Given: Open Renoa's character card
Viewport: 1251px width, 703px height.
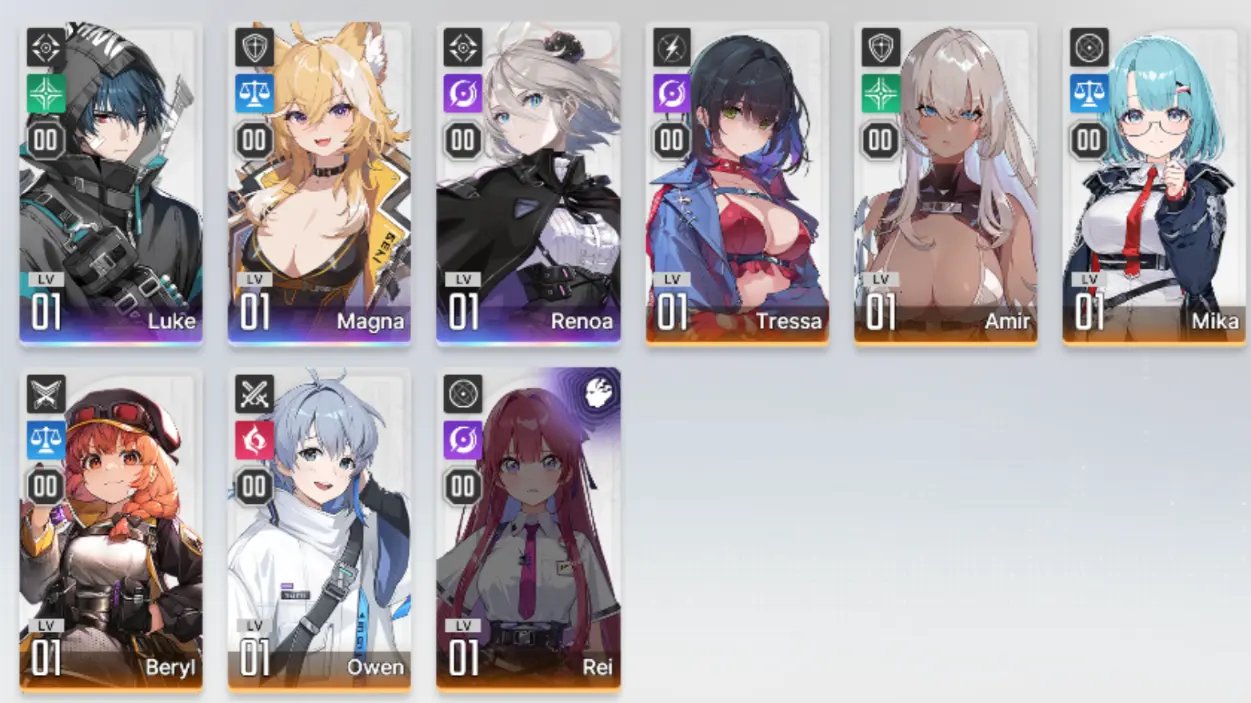Looking at the screenshot, I should click(x=528, y=185).
